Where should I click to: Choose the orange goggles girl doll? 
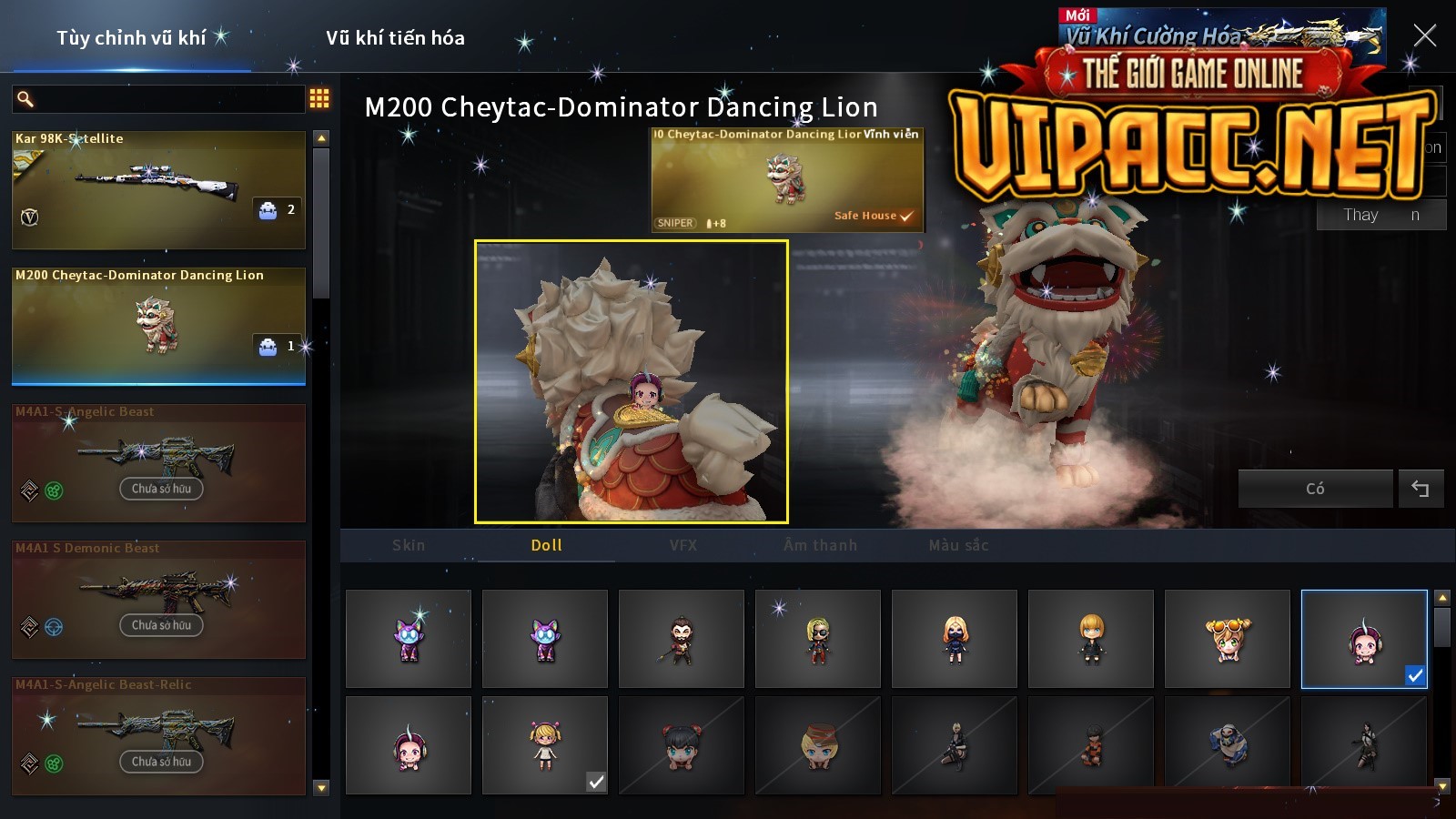pos(1228,639)
